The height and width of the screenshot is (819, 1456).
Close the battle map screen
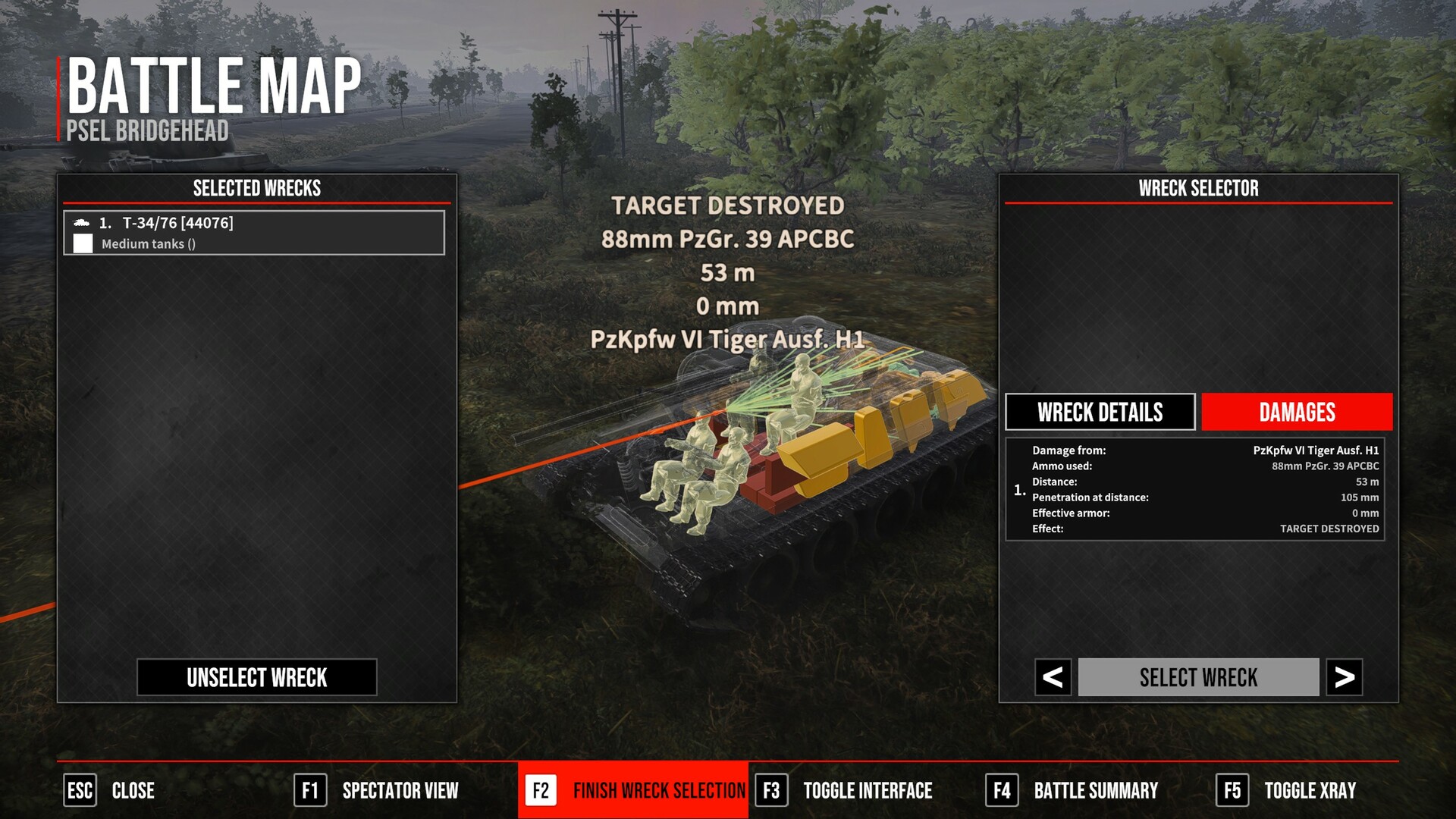click(x=110, y=790)
